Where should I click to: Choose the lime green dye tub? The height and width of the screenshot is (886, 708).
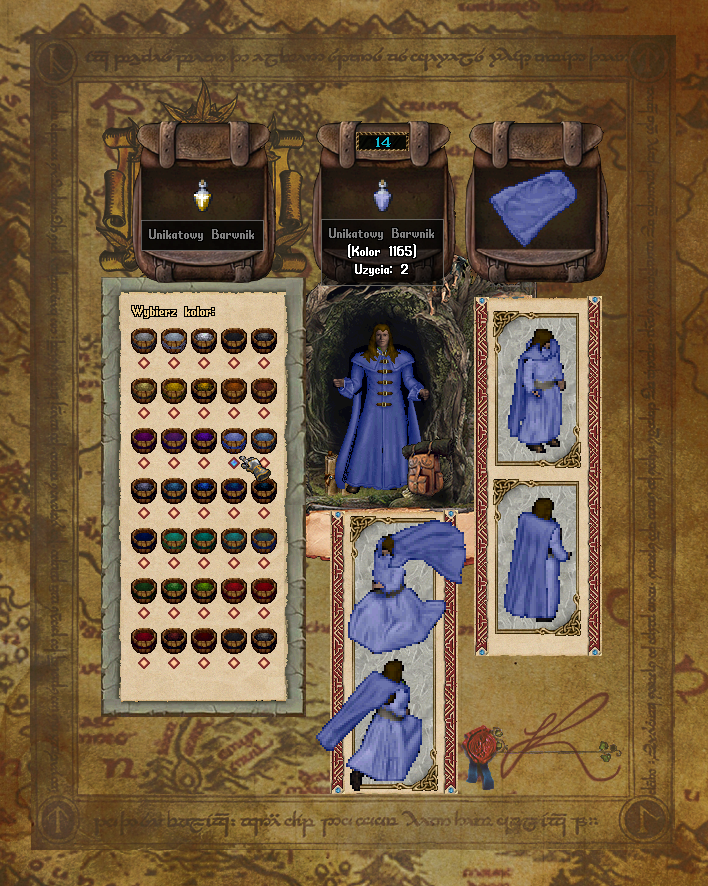pos(203,587)
